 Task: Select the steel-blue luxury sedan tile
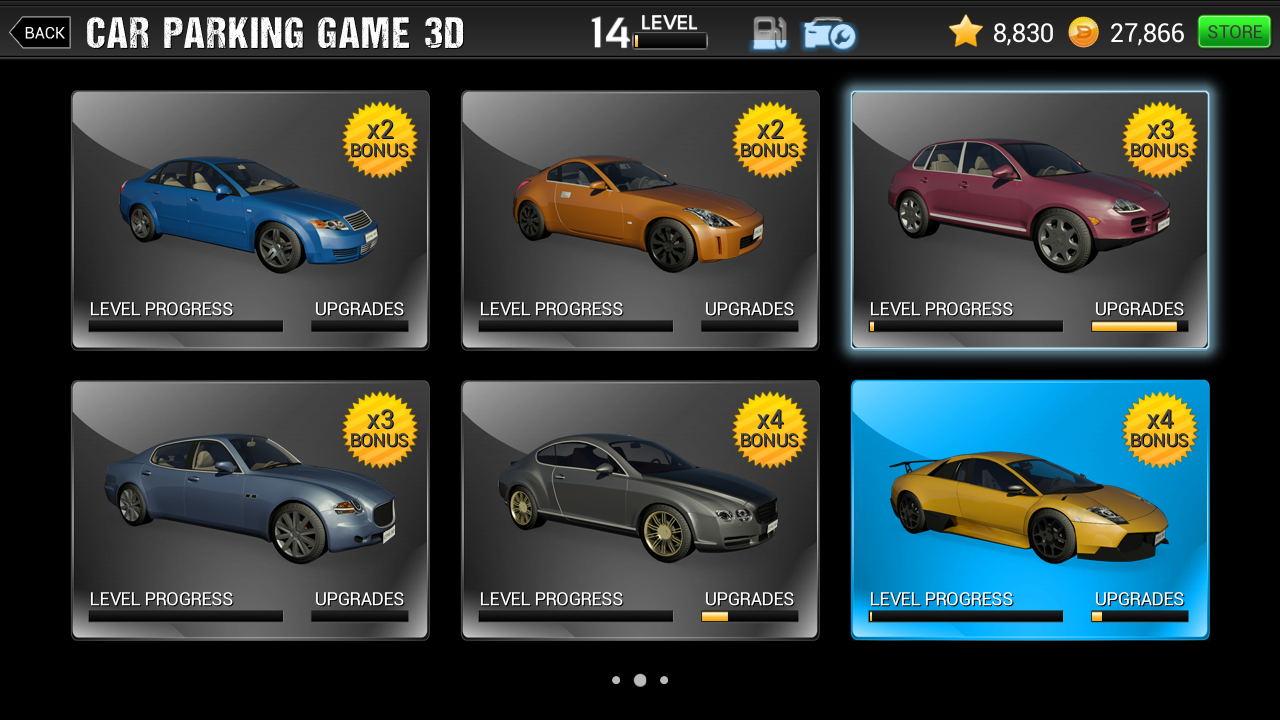[250, 510]
